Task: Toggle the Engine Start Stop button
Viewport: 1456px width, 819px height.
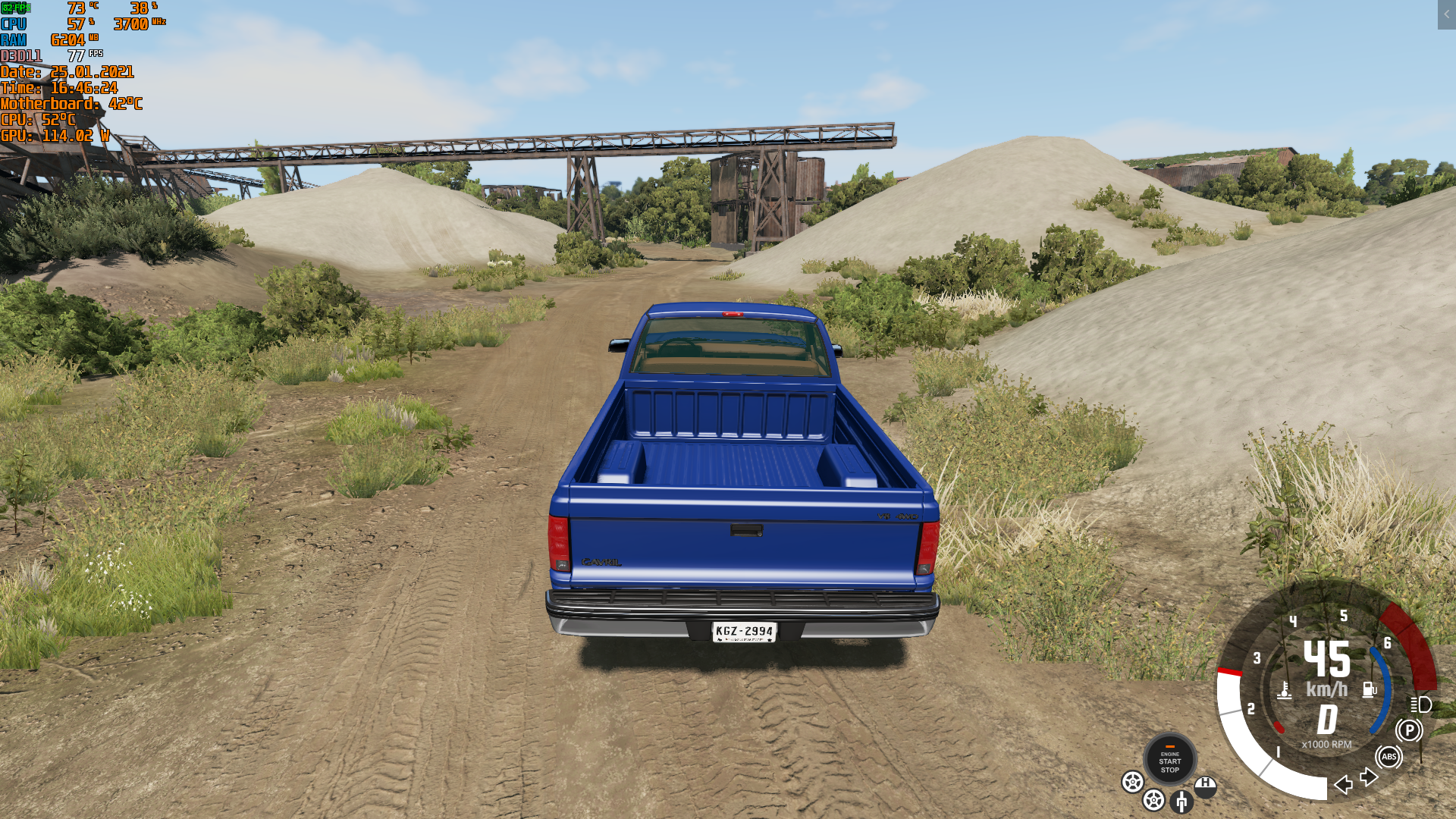Action: coord(1169,759)
